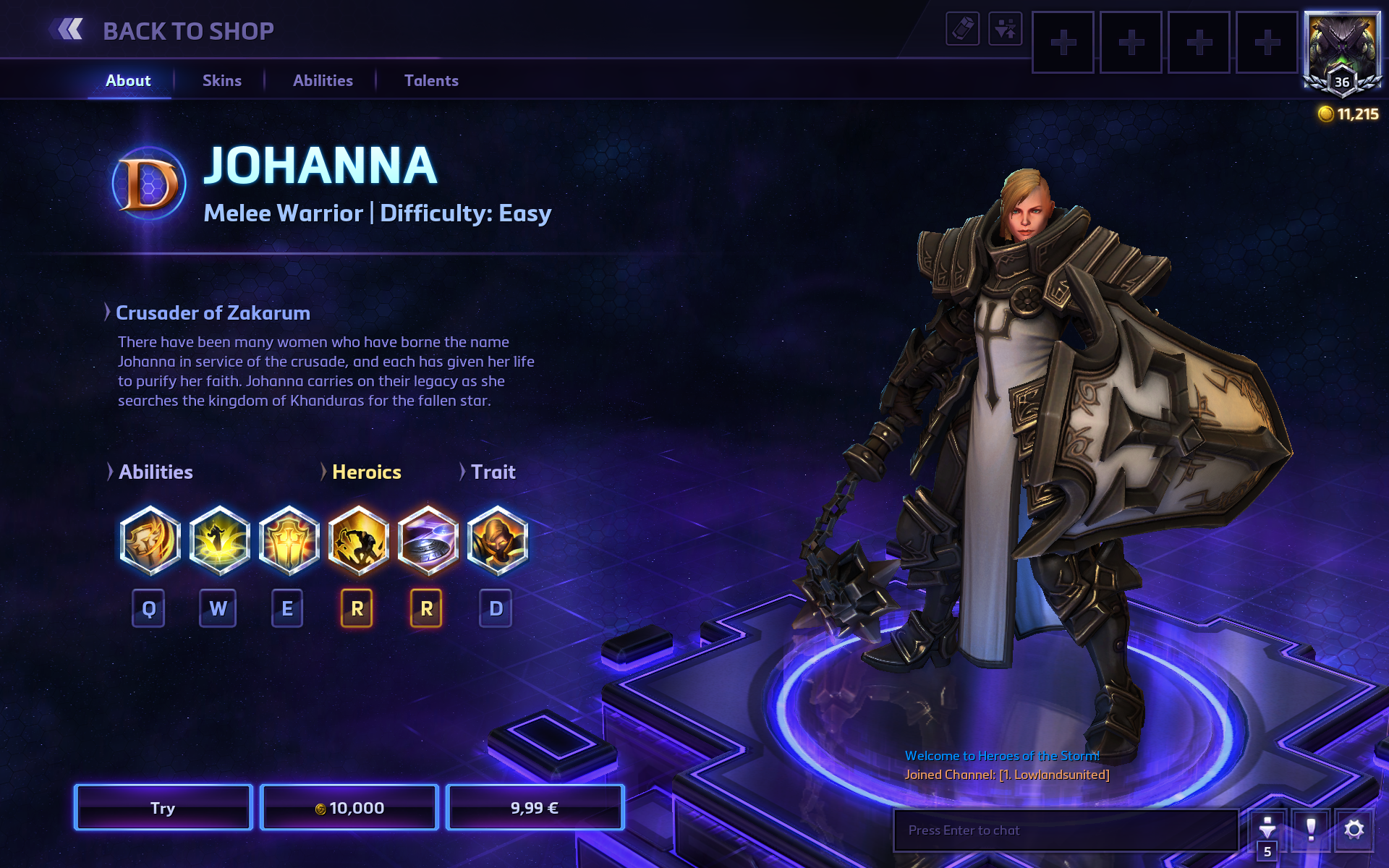Inspect the E shield ability icon
Image resolution: width=1389 pixels, height=868 pixels.
(x=289, y=540)
